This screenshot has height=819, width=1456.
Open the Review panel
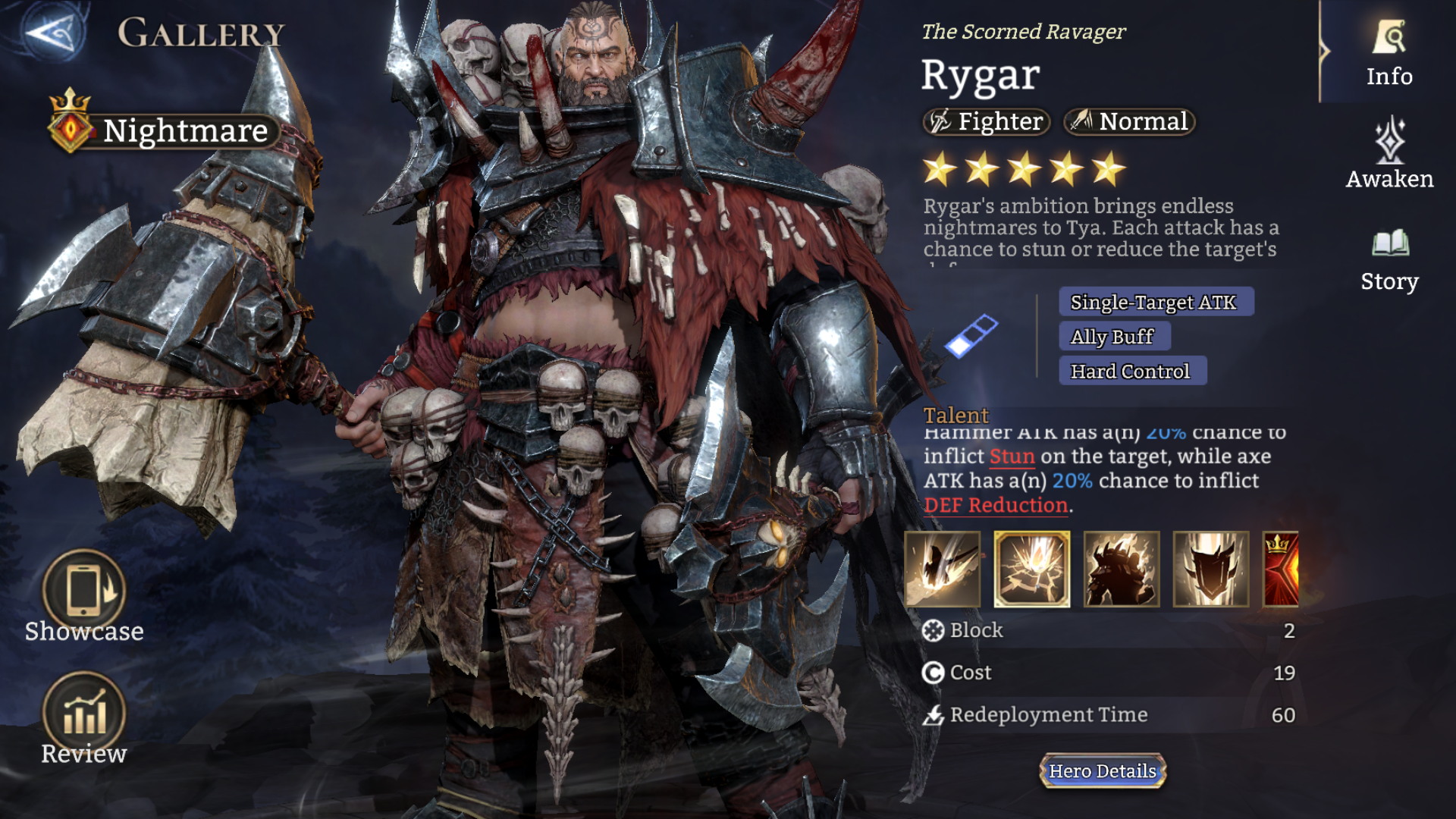(x=83, y=717)
